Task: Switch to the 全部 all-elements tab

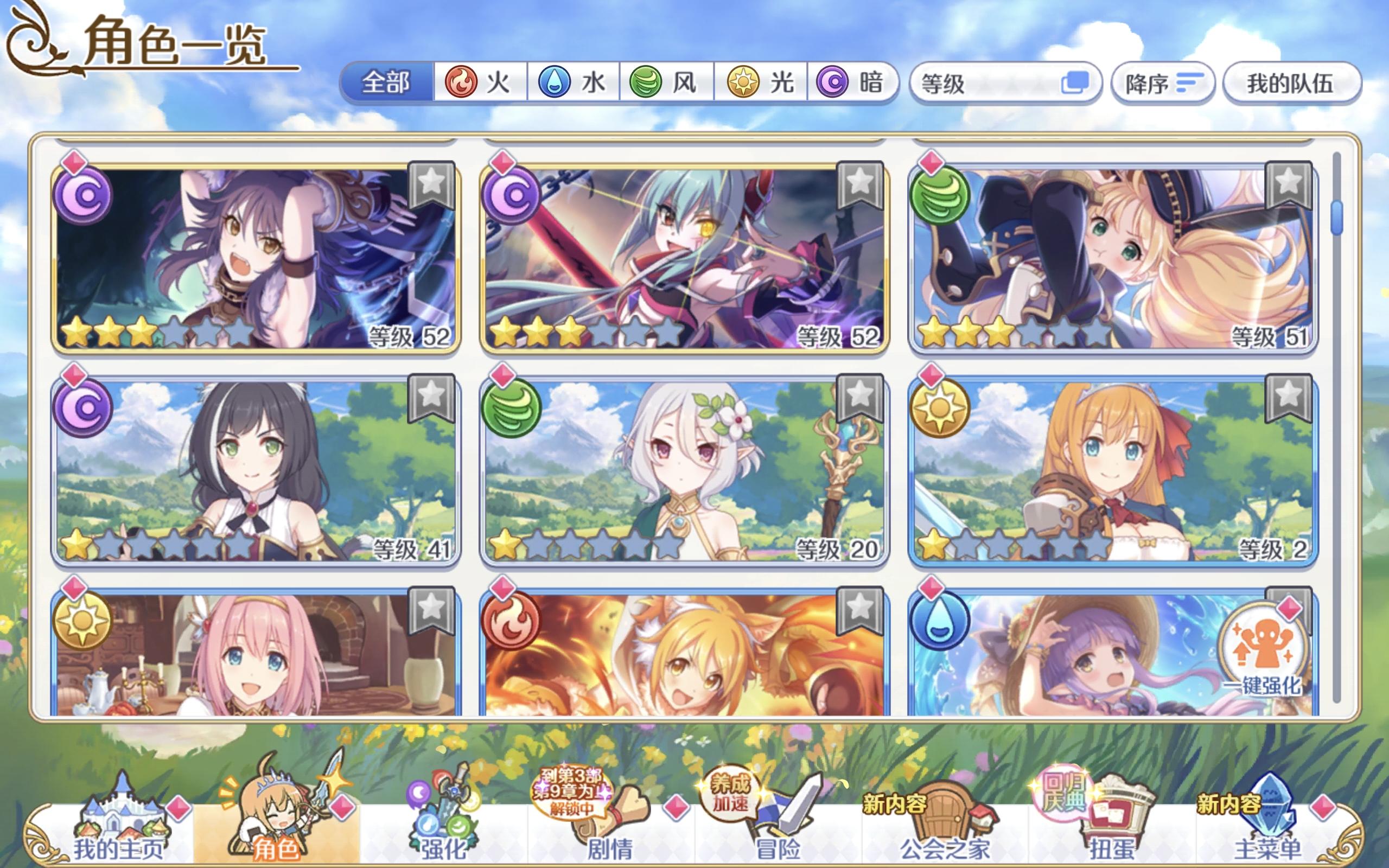Action: (386, 82)
